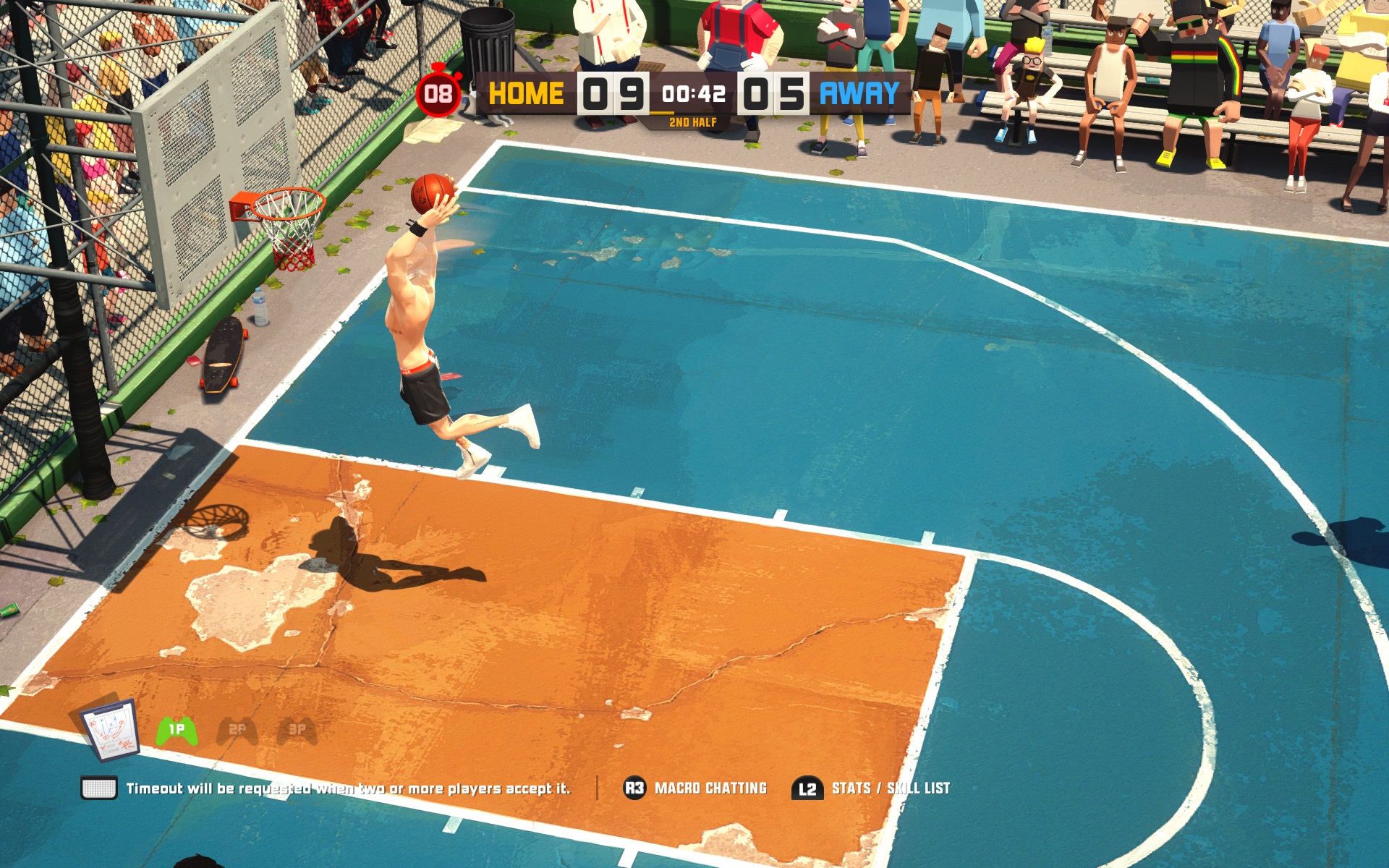The width and height of the screenshot is (1389, 868).
Task: Open the Macro Chatting option
Action: [x=695, y=788]
